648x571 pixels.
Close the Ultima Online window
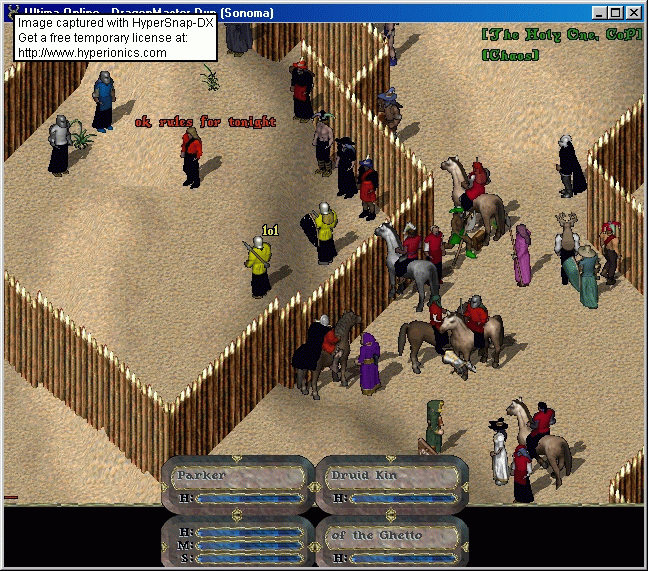635,13
